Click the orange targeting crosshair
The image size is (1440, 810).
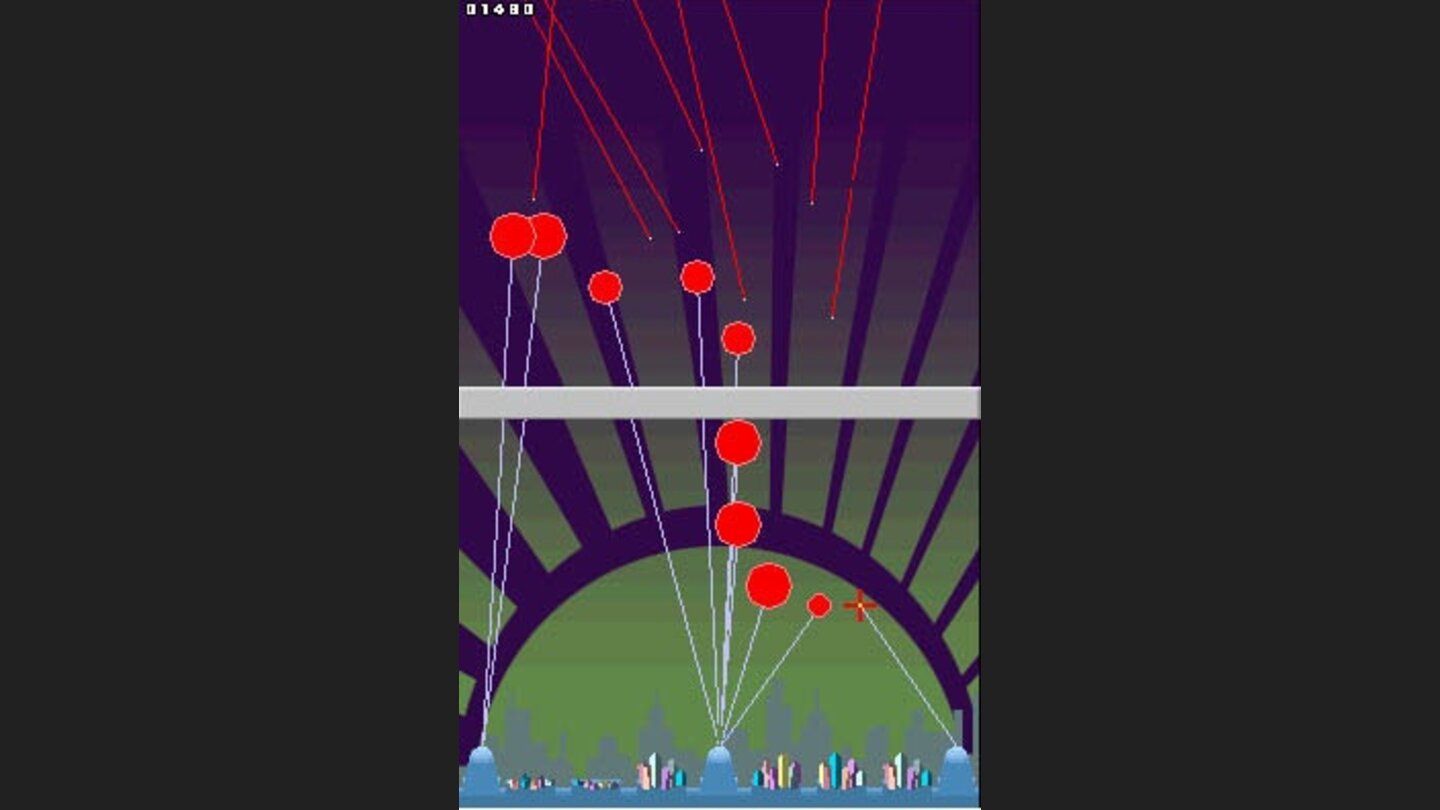857,604
